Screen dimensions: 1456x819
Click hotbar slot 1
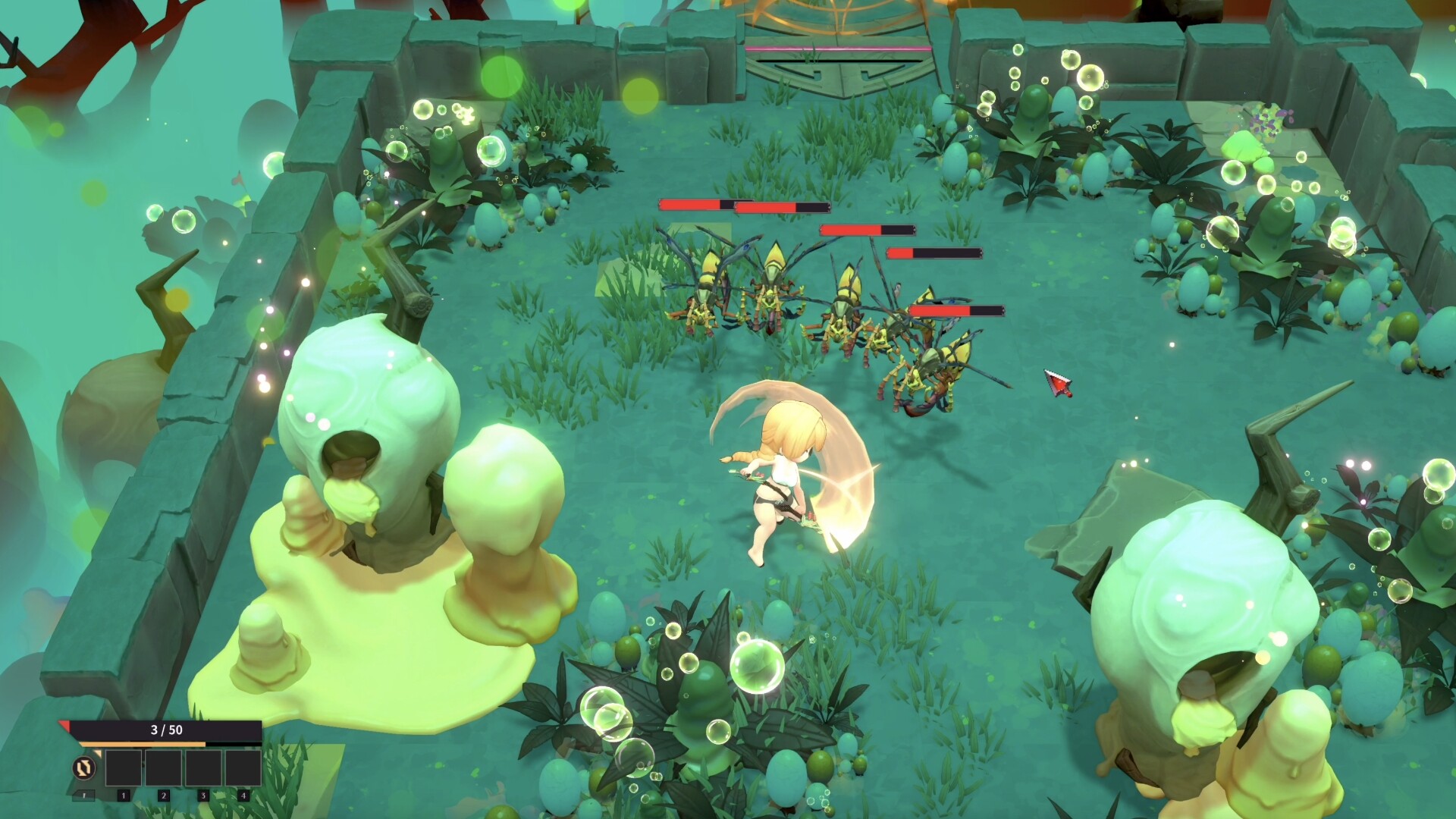[x=124, y=768]
